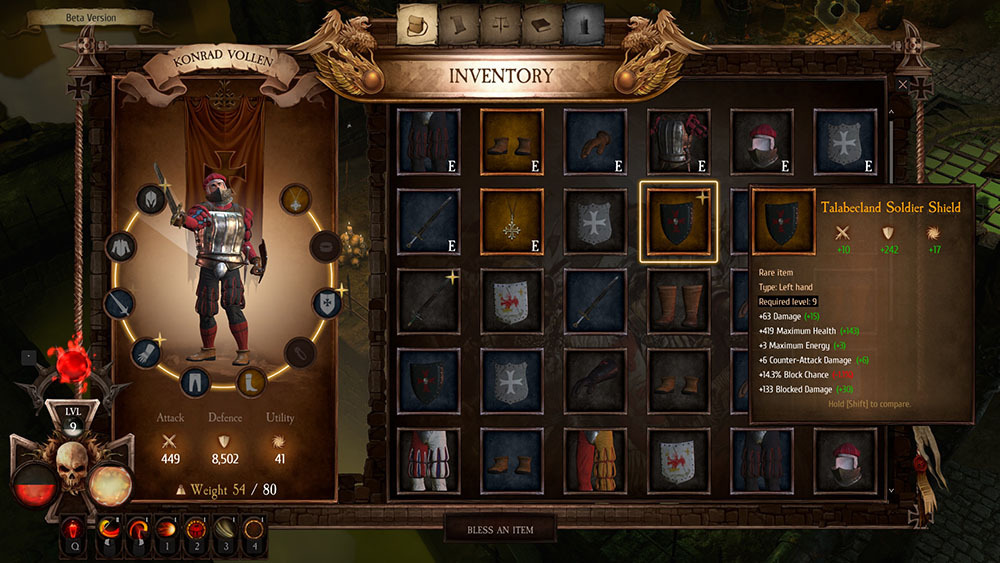1000x563 pixels.
Task: Close the inventory window
Action: coord(903,85)
